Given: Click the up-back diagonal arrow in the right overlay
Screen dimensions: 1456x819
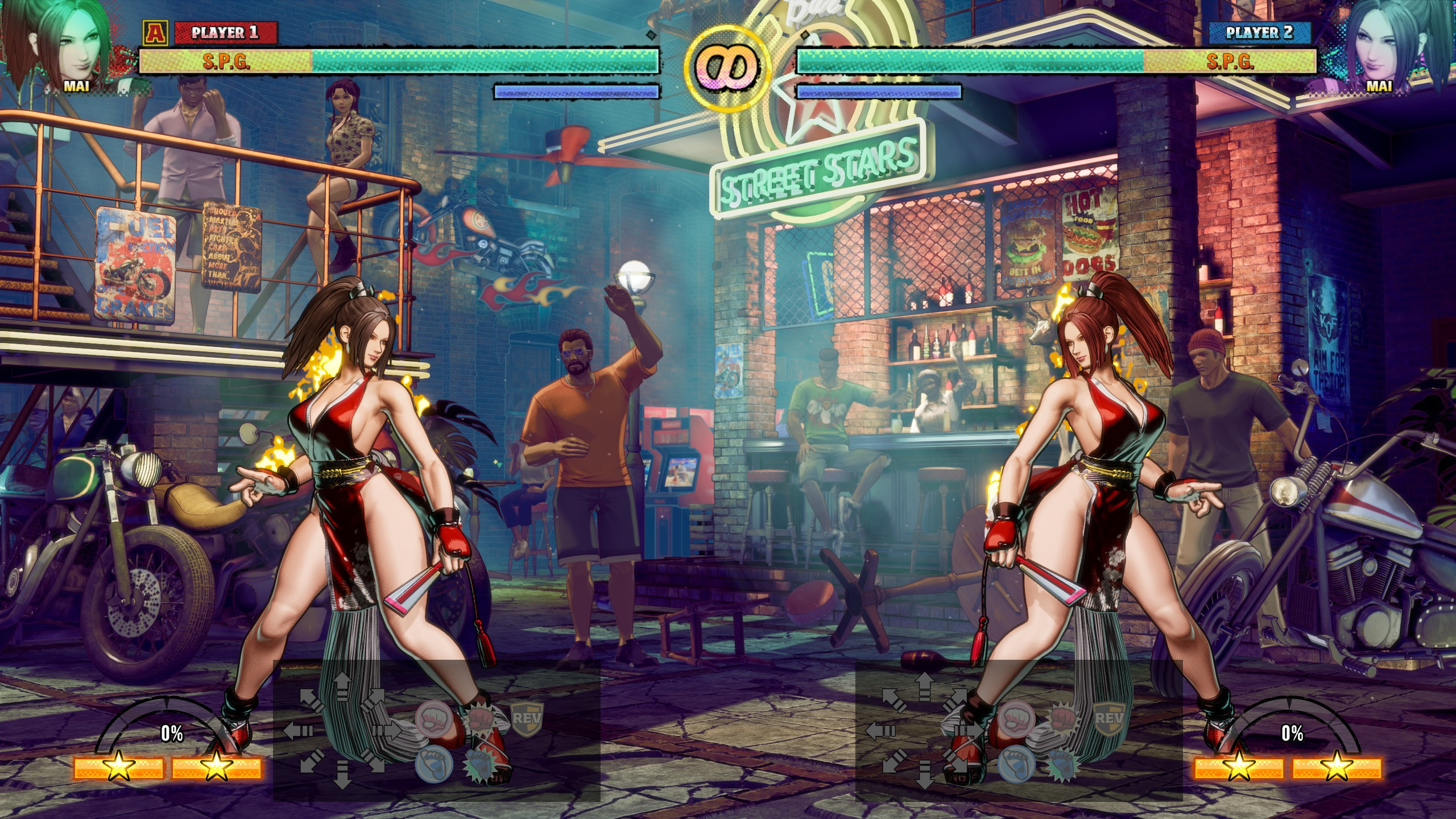Looking at the screenshot, I should click(x=894, y=700).
